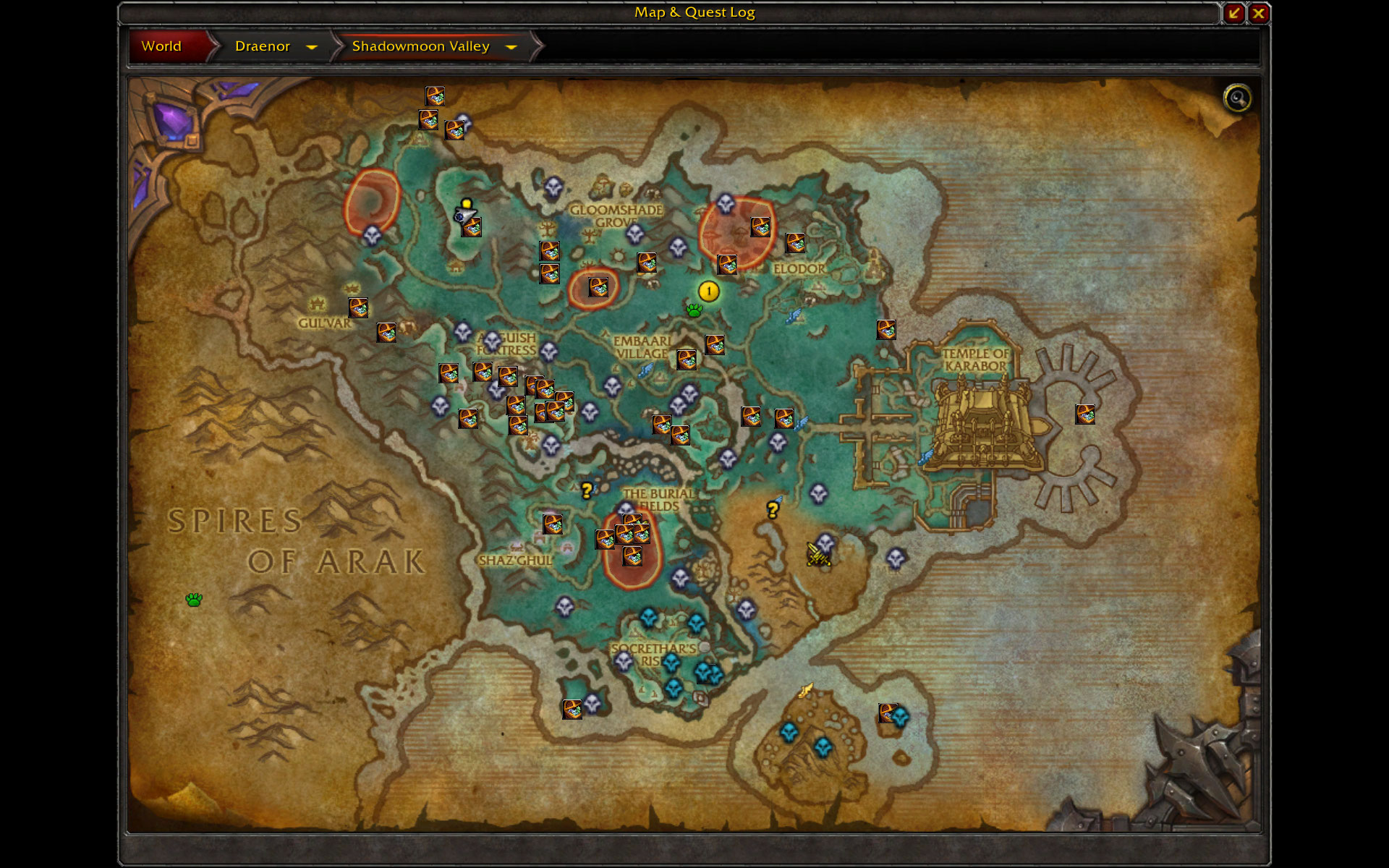This screenshot has height=868, width=1389.
Task: Toggle the magnifying glass zoom control on the map
Action: click(1236, 98)
